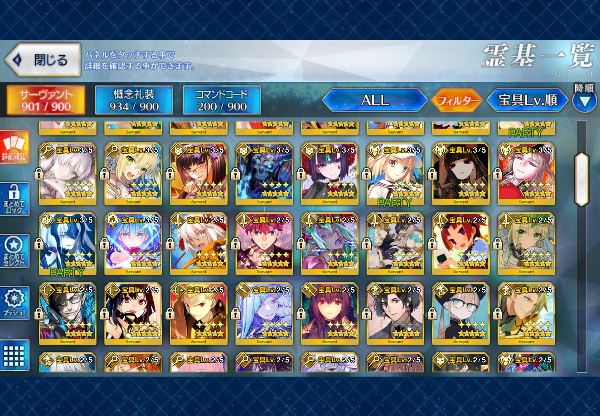Viewport: 600px width, 416px height.
Task: Switch to the 概念礼装 tab
Action: [133, 100]
